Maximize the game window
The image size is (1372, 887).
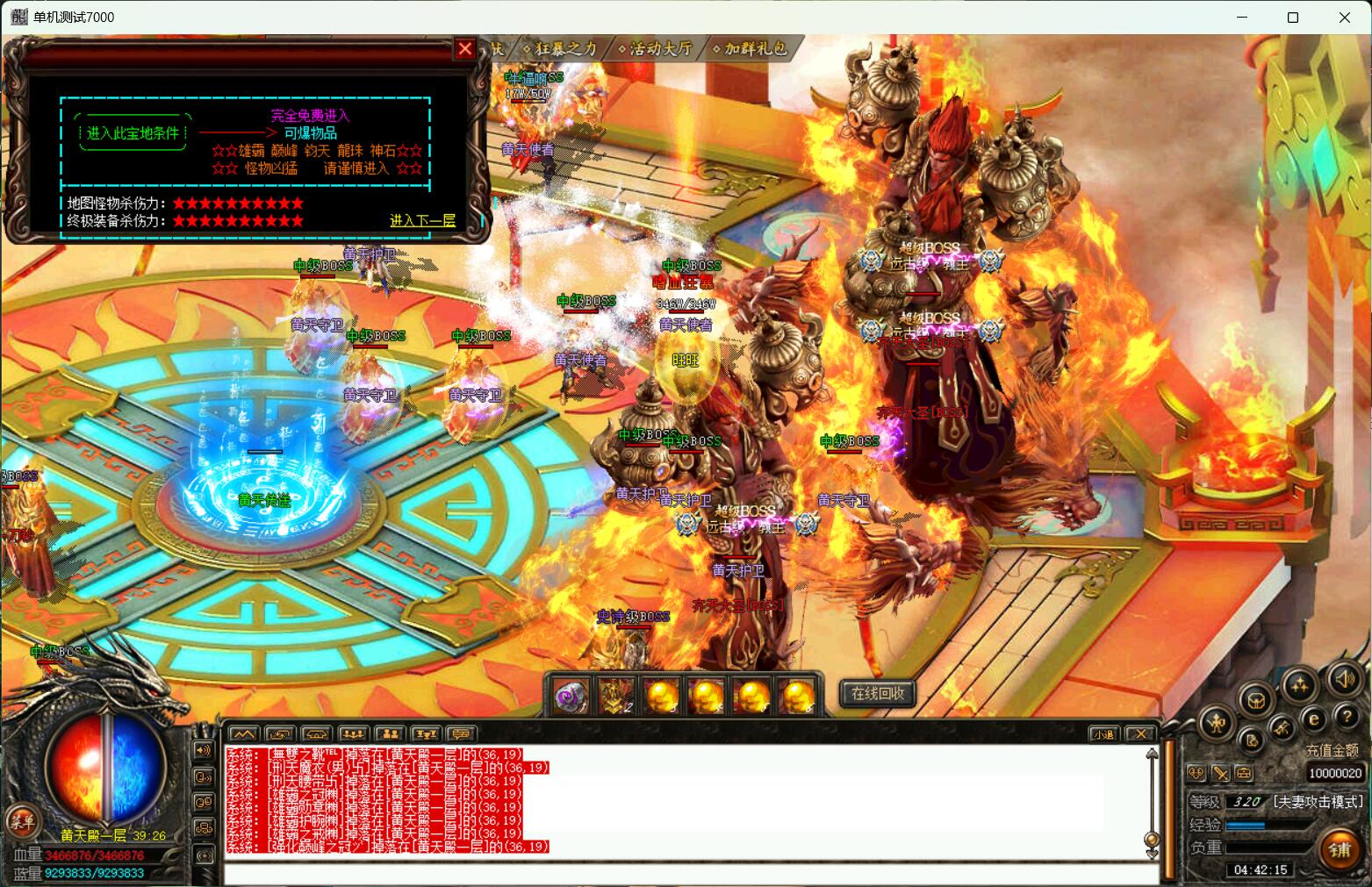click(1292, 18)
